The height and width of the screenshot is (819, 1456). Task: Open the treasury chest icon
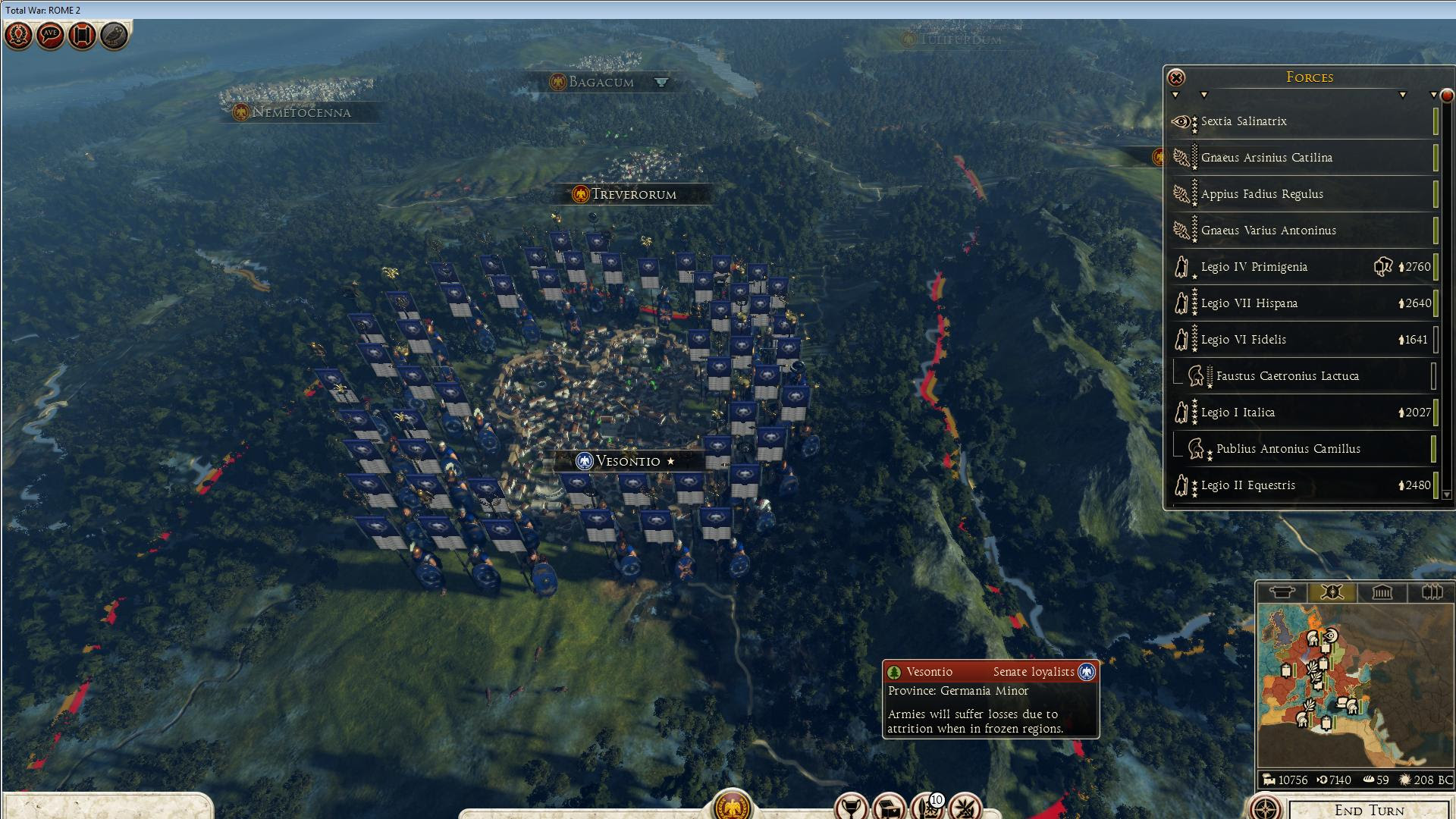click(x=889, y=808)
